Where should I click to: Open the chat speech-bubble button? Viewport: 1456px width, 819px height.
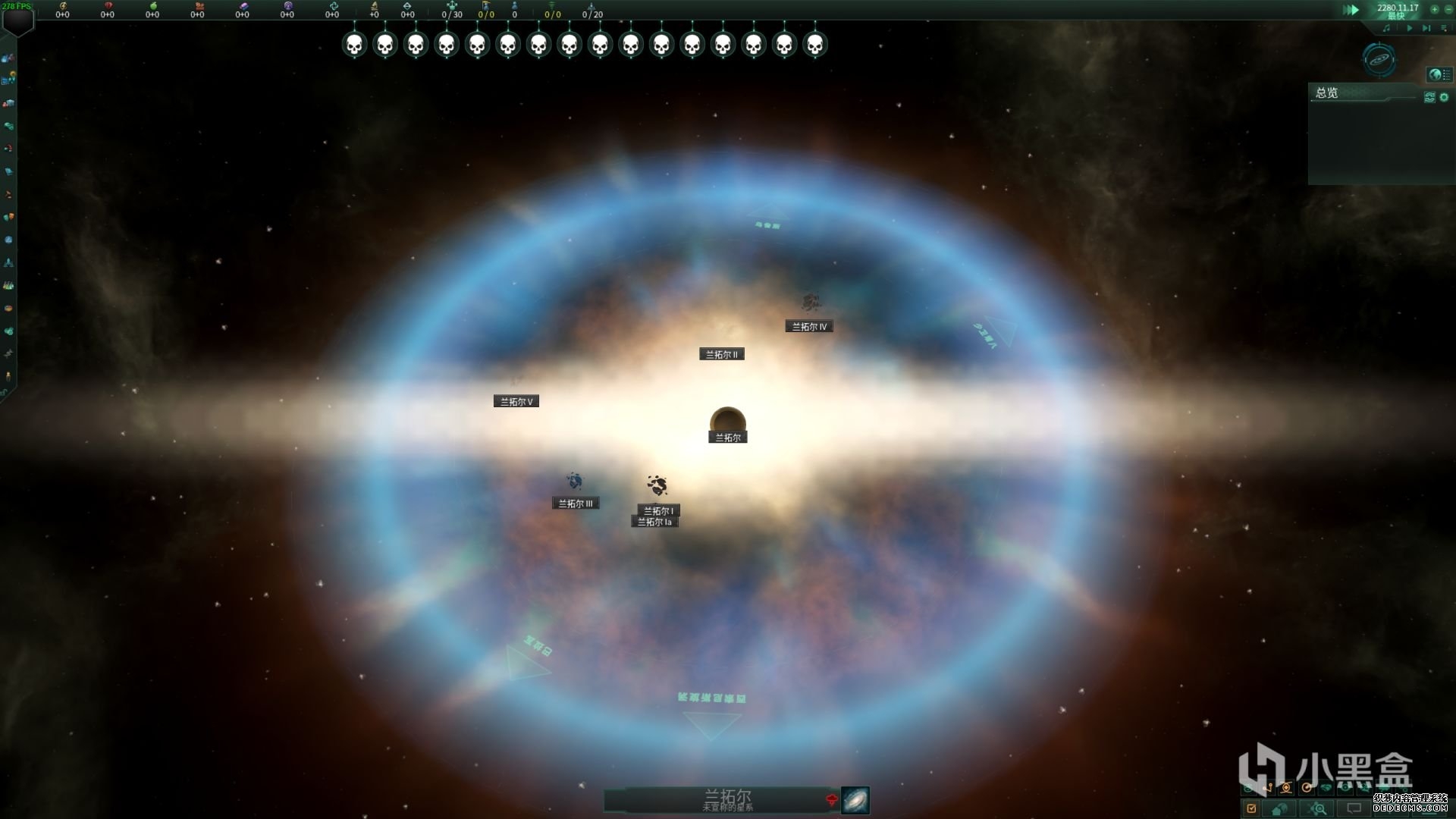click(x=1354, y=808)
